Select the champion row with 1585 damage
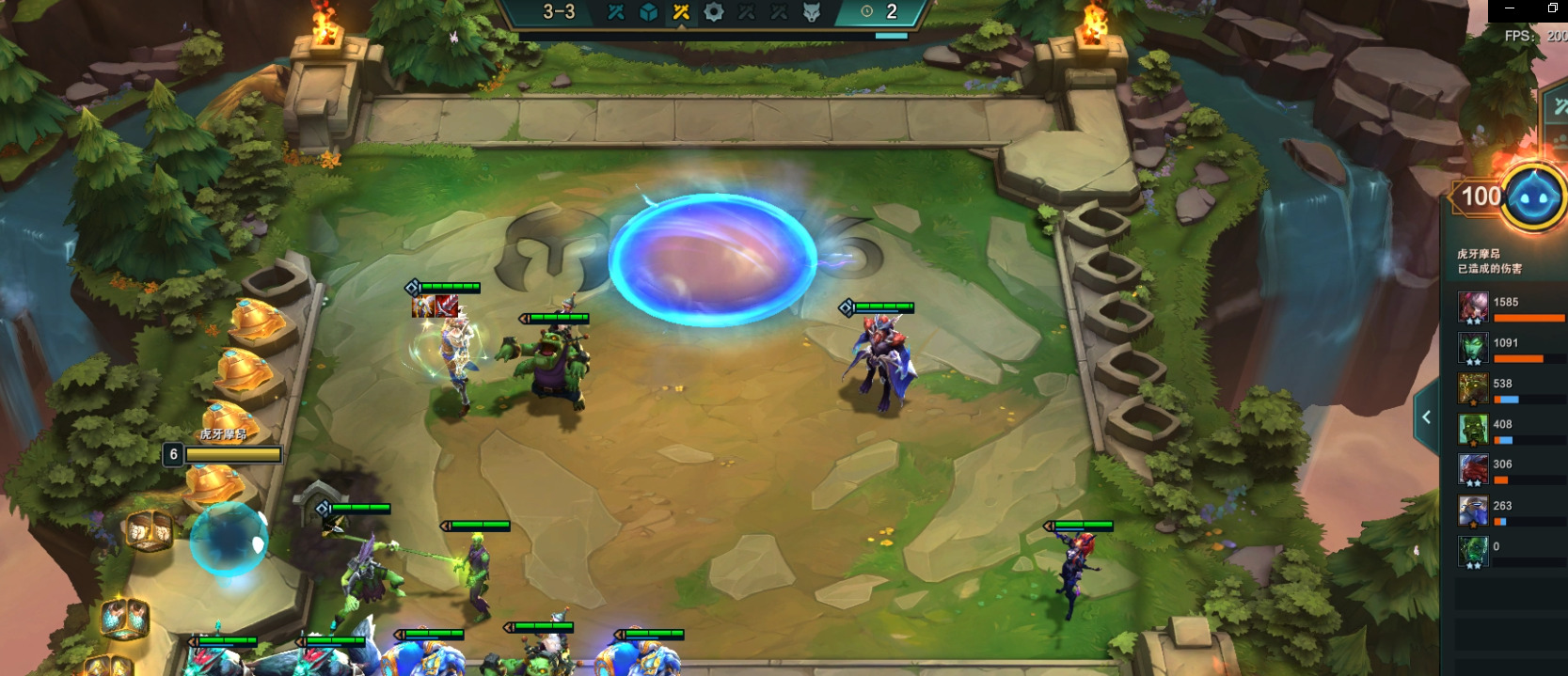Screen dimensions: 1568x676 [x=1508, y=307]
